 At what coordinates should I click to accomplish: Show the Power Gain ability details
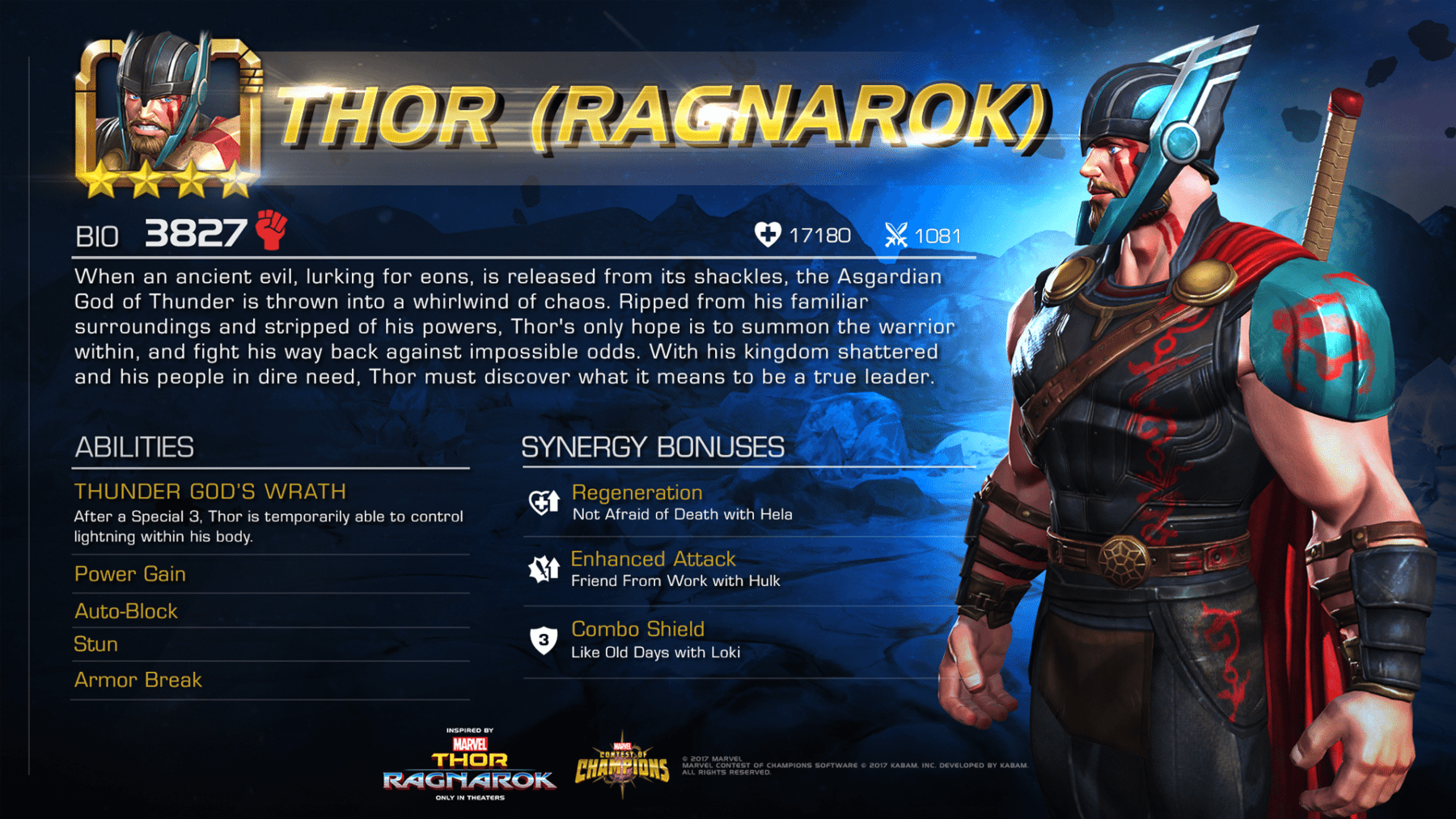pos(130,574)
